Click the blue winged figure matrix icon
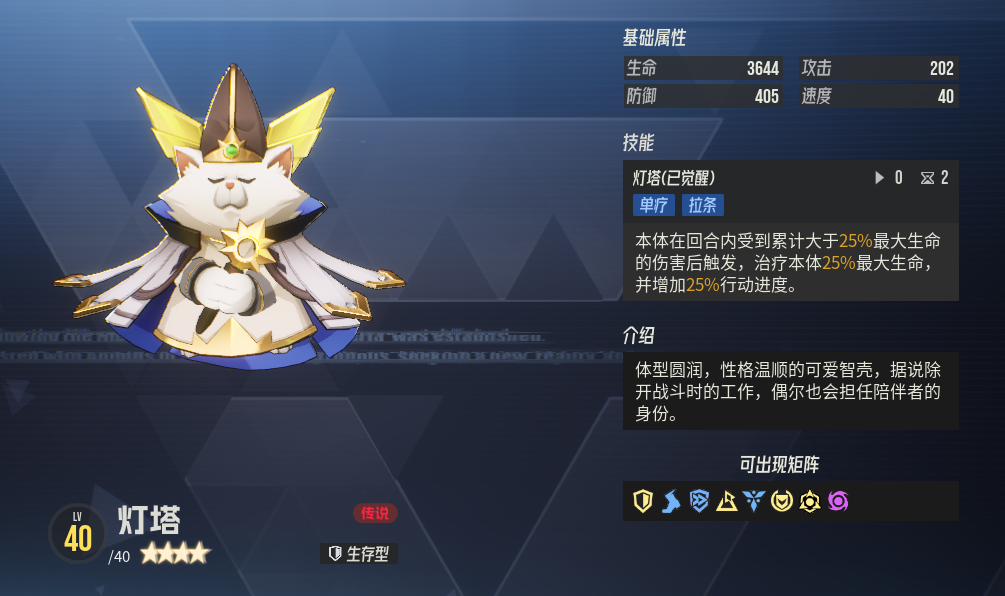 point(754,501)
